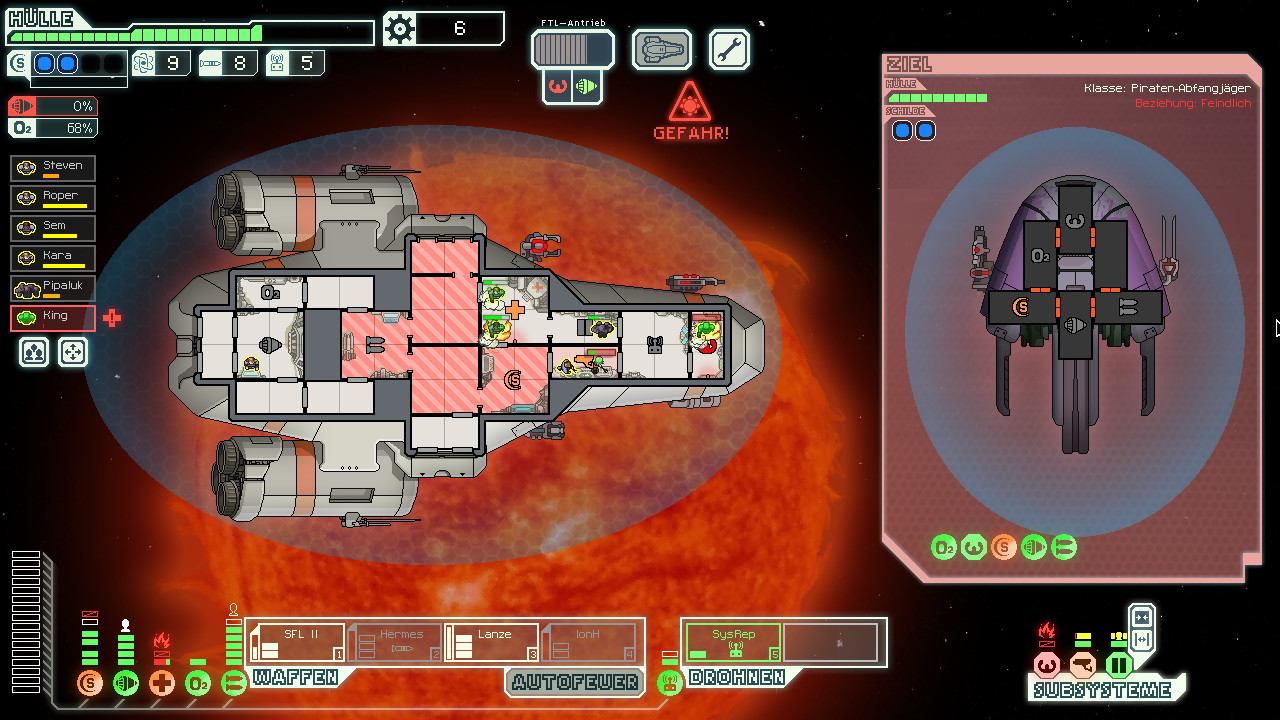
Task: Toggle the Autofeuer button
Action: tap(573, 682)
